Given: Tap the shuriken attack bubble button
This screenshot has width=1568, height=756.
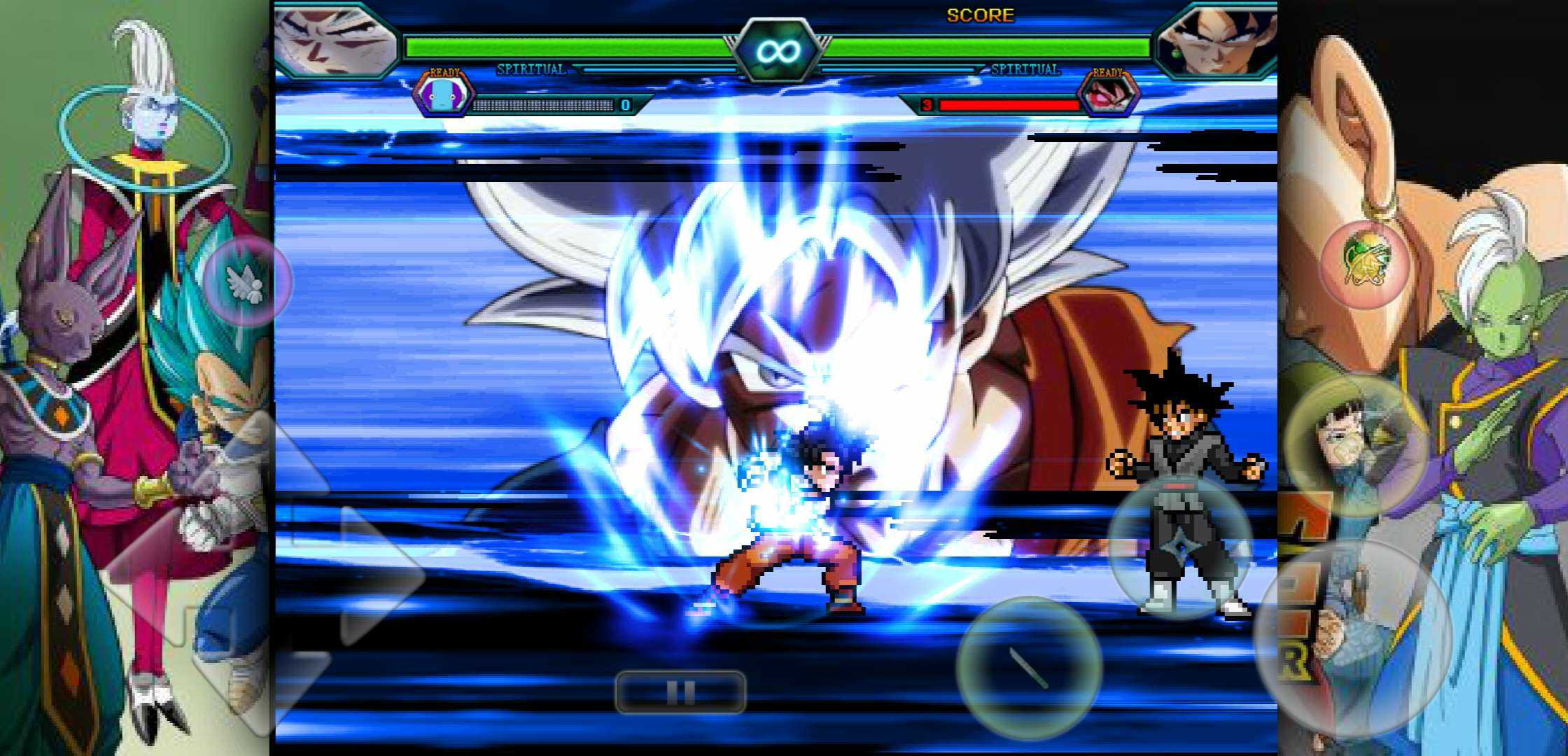Looking at the screenshot, I should click(x=1180, y=548).
